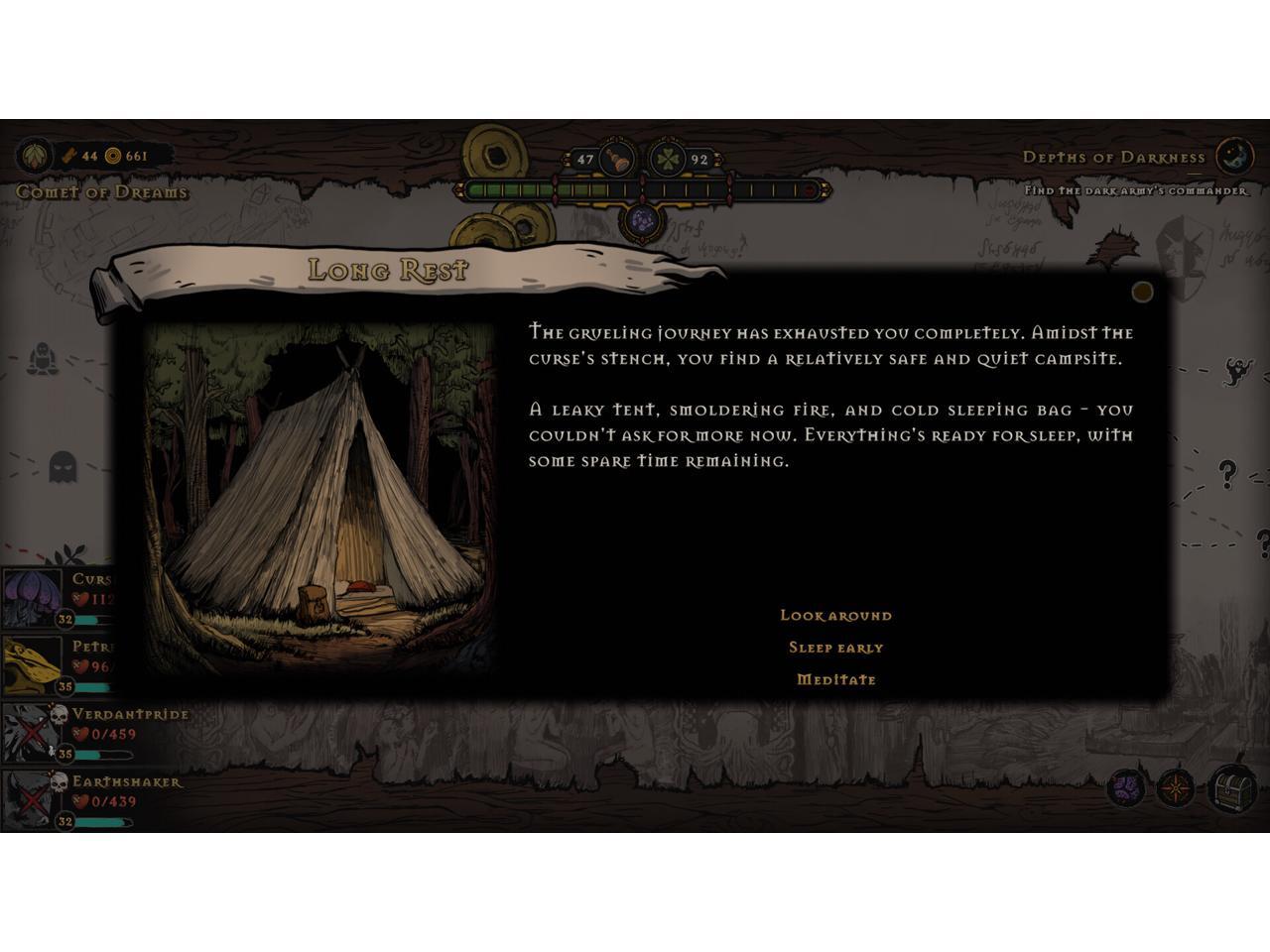
Task: Click the round quest emblem in the corner
Action: (x=1234, y=156)
